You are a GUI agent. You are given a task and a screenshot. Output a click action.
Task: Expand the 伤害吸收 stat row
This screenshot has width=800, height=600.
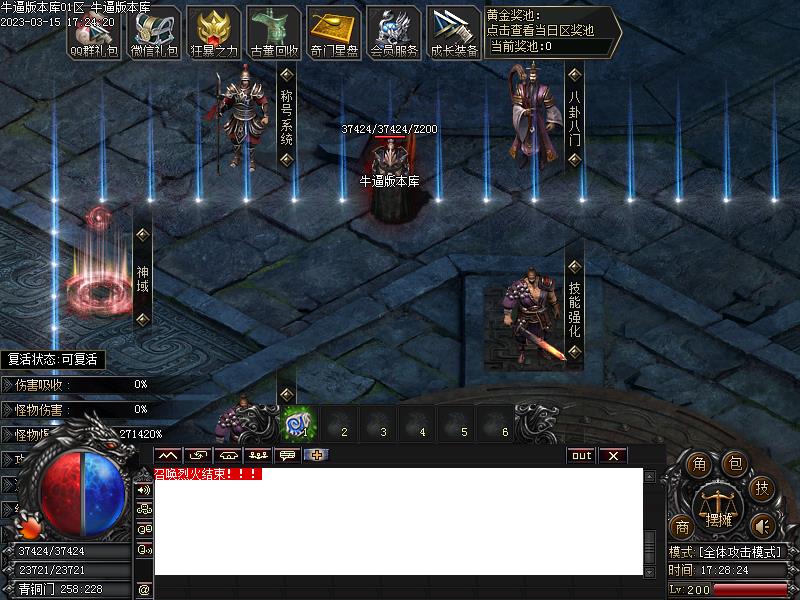coord(8,384)
